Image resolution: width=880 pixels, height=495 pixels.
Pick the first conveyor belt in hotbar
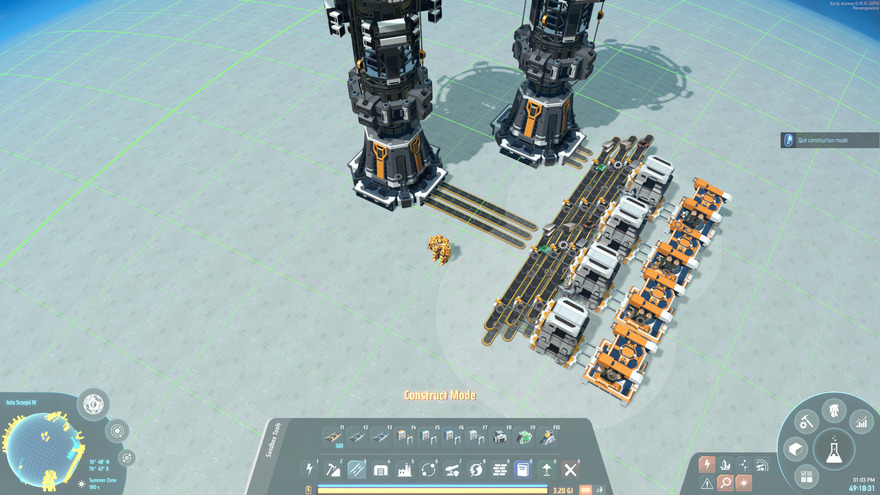[x=333, y=437]
